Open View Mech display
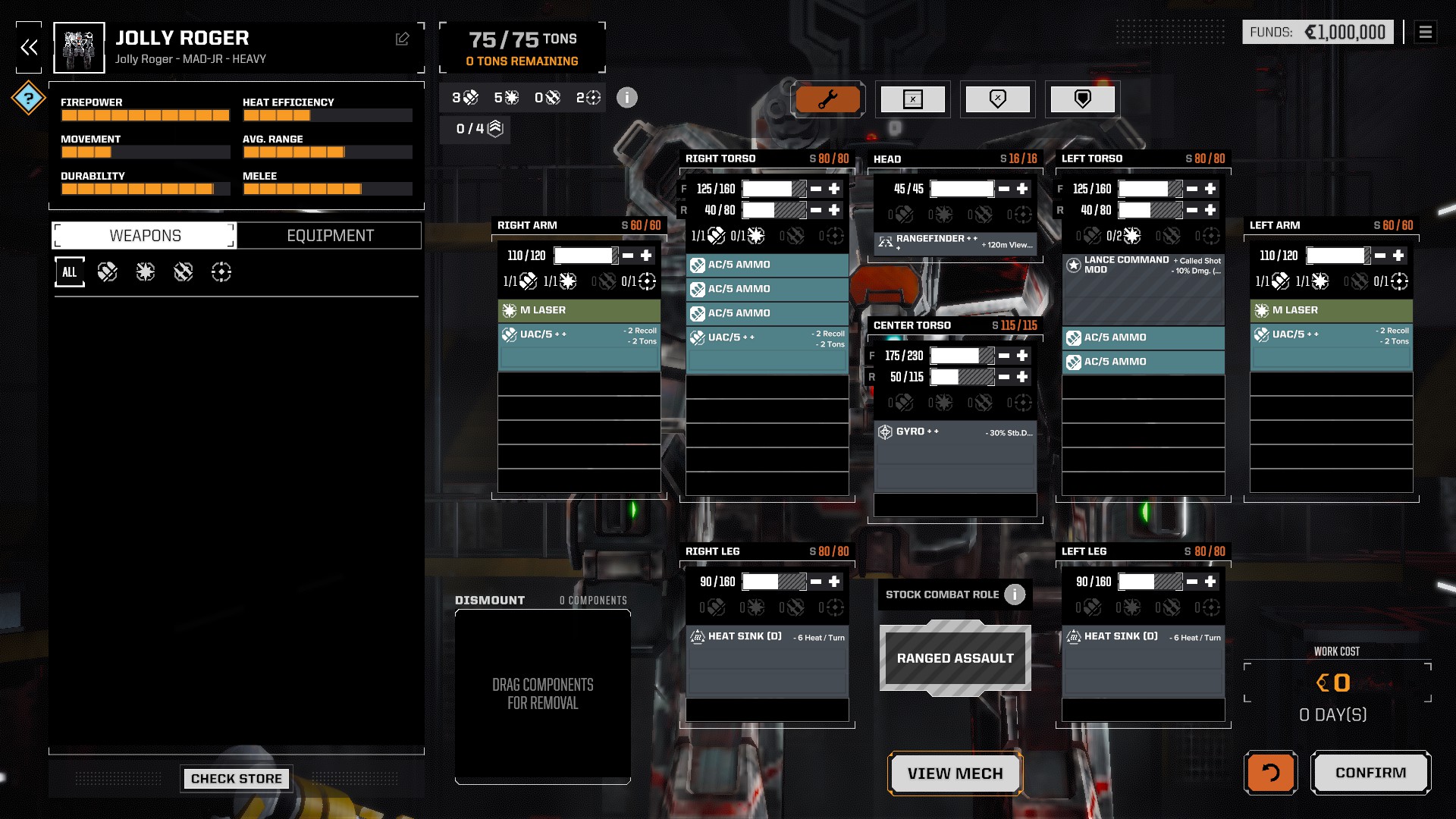Screen dimensions: 1456x819 pyautogui.click(x=955, y=773)
